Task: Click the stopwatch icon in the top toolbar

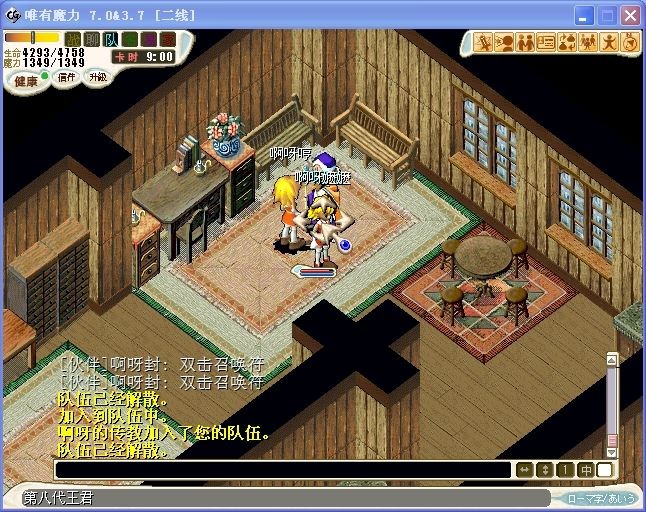Action: pyautogui.click(x=629, y=42)
